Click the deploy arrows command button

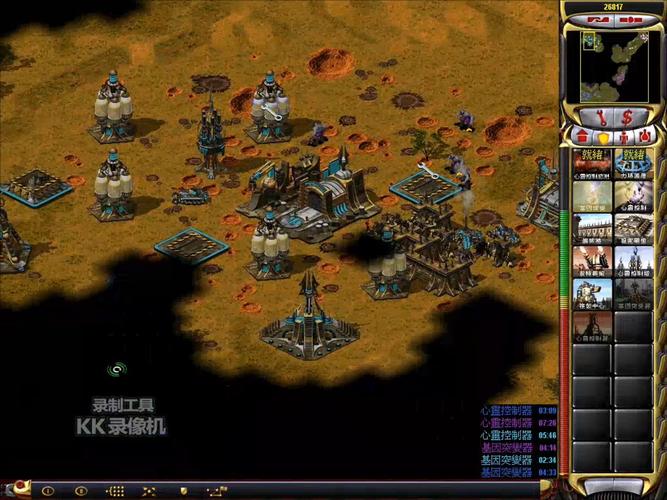[x=149, y=491]
